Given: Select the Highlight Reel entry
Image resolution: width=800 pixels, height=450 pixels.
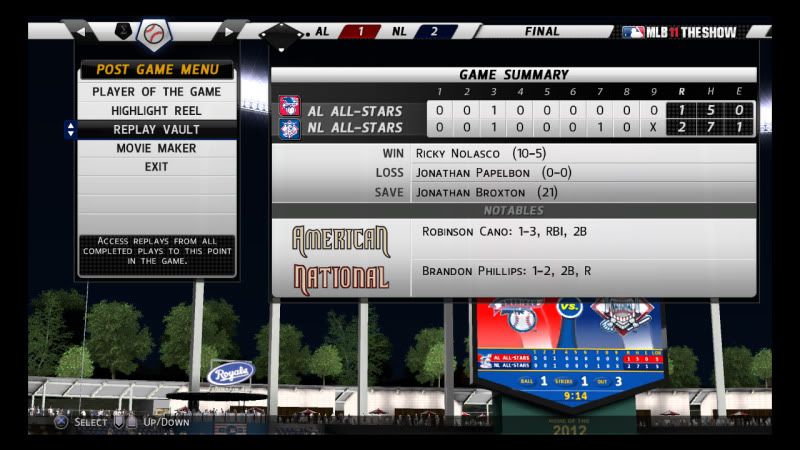Looking at the screenshot, I should (x=156, y=111).
